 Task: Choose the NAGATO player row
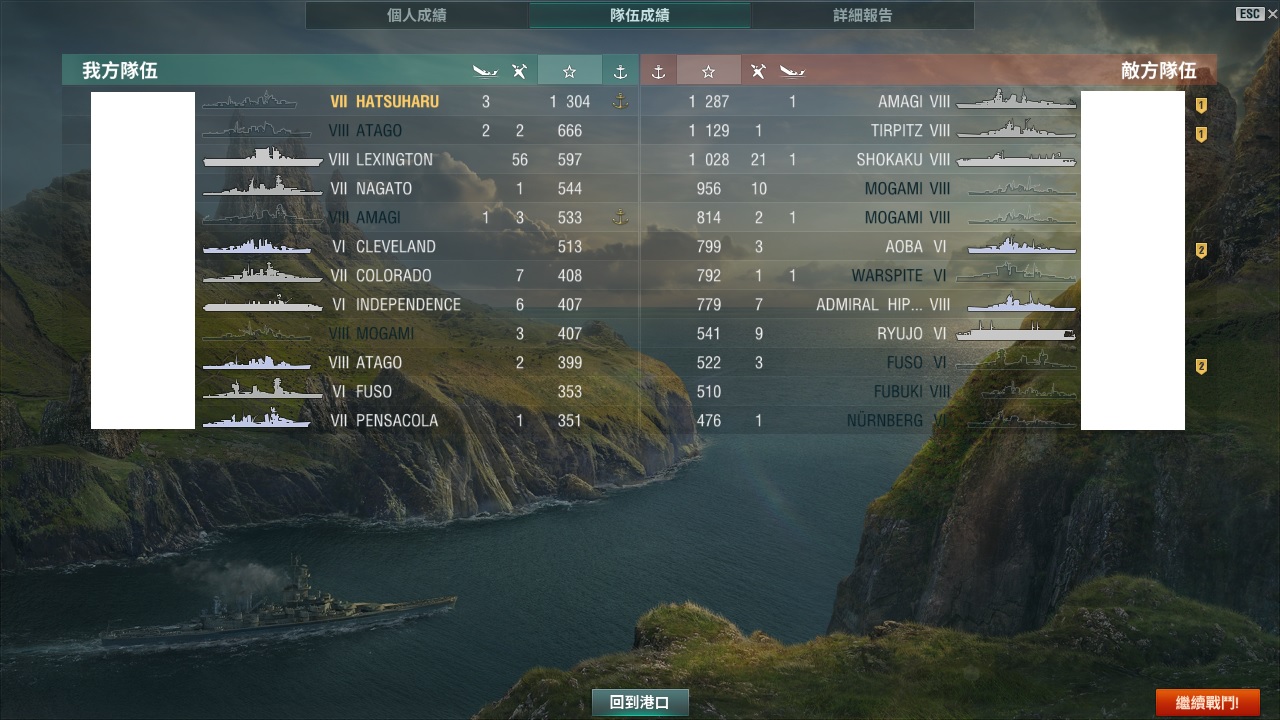(x=384, y=189)
